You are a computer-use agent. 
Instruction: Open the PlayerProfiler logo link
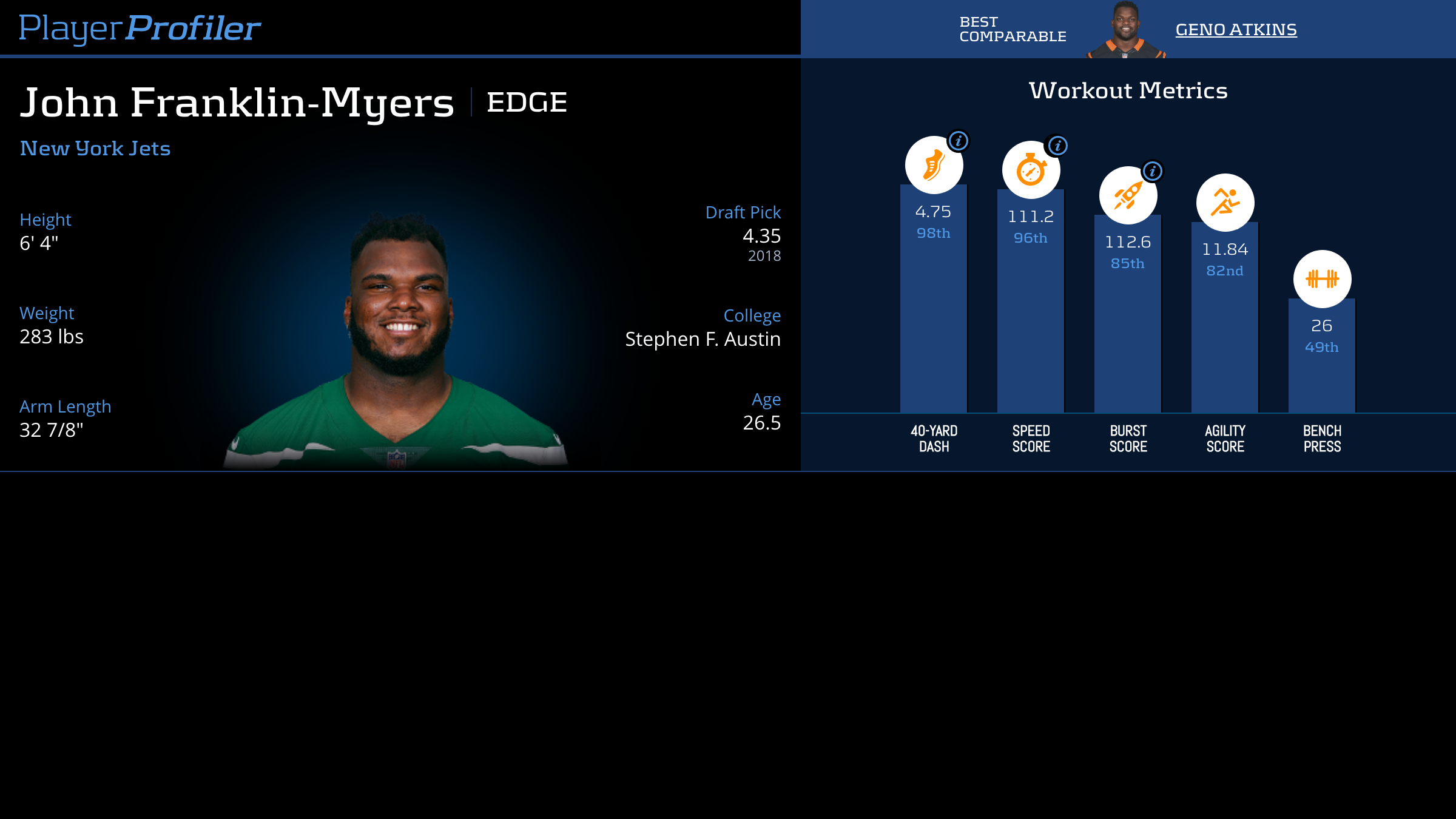140,29
